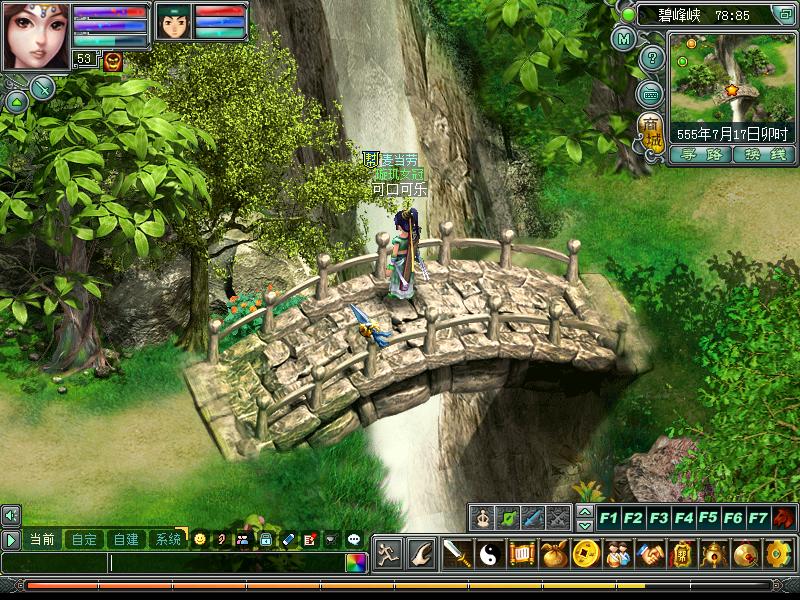Switch to the 系统 chat tab
The width and height of the screenshot is (800, 600).
pyautogui.click(x=167, y=539)
